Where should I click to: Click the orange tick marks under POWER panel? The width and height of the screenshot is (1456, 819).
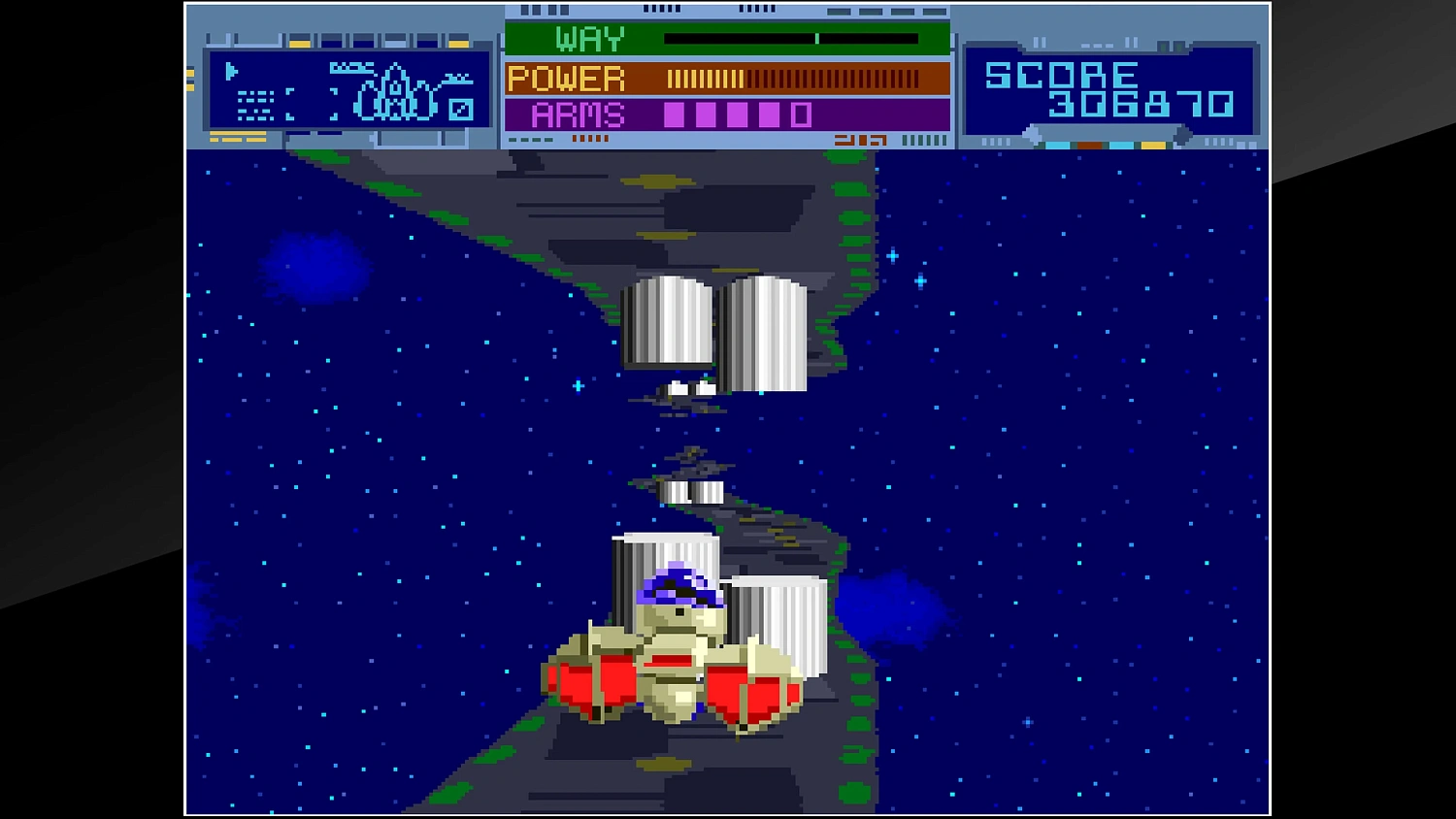[x=590, y=137]
